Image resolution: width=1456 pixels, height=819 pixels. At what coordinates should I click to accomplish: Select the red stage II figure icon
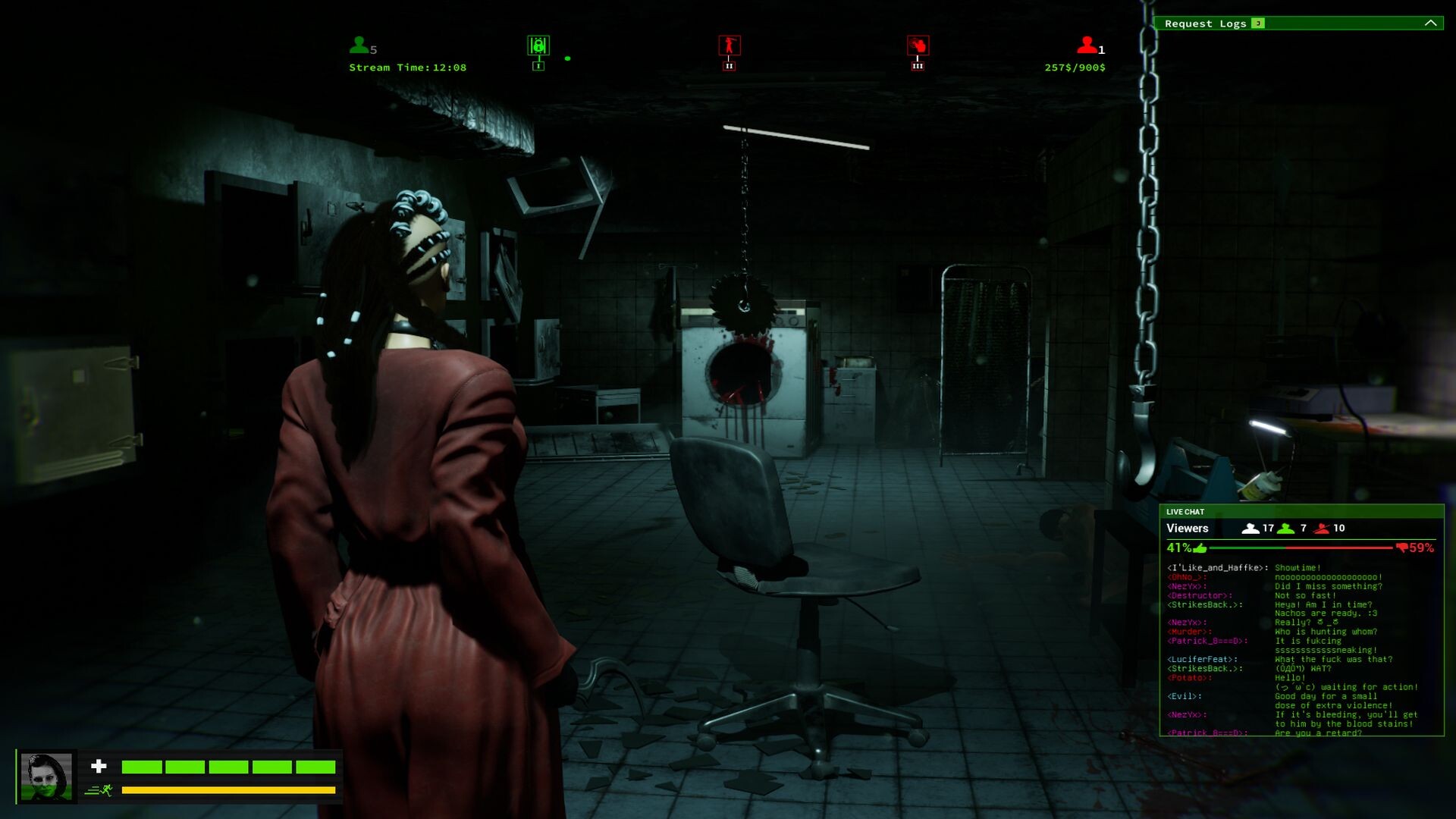(x=730, y=45)
